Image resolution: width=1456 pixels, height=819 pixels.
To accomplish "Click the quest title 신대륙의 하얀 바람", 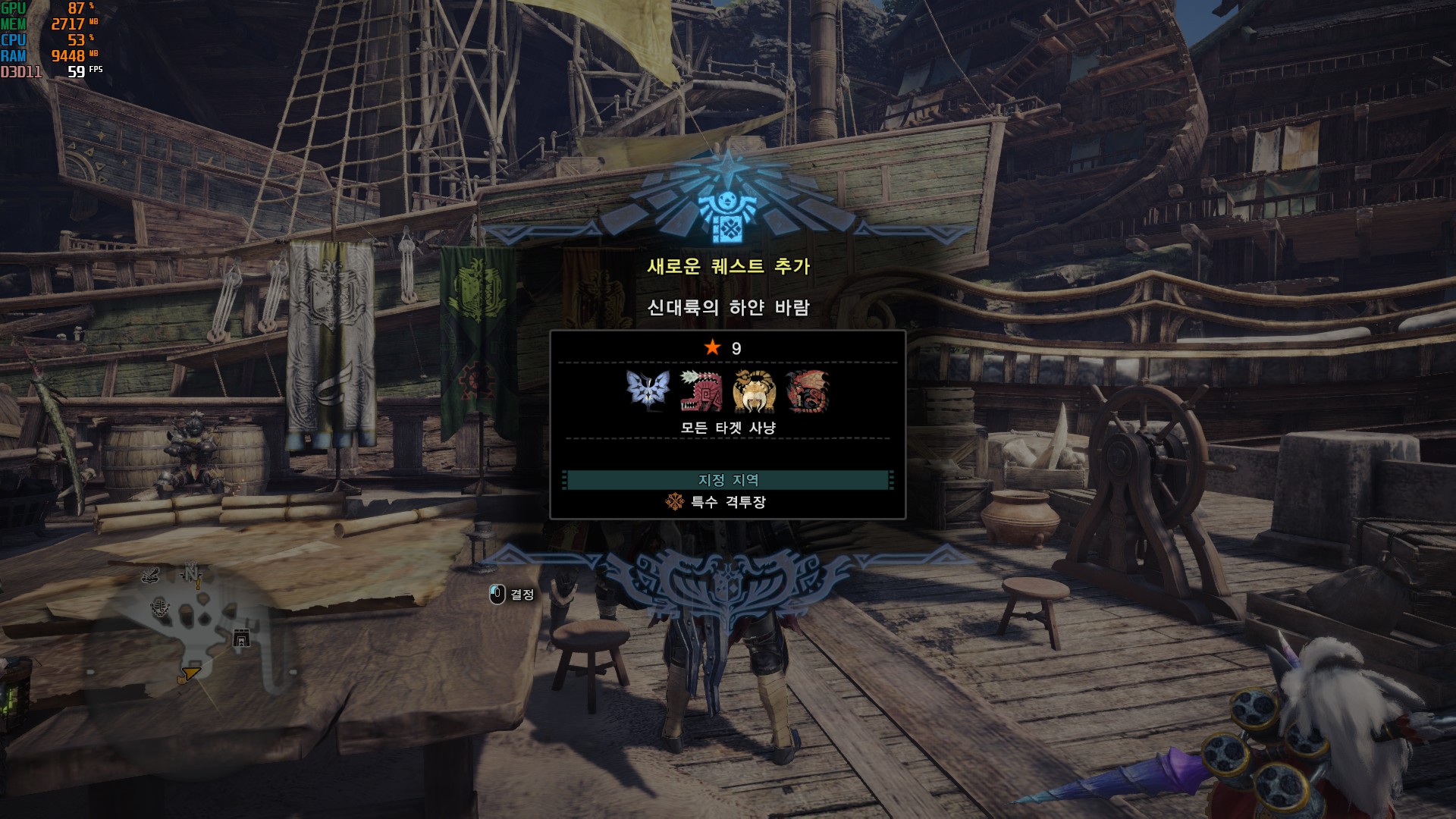I will pos(728,307).
